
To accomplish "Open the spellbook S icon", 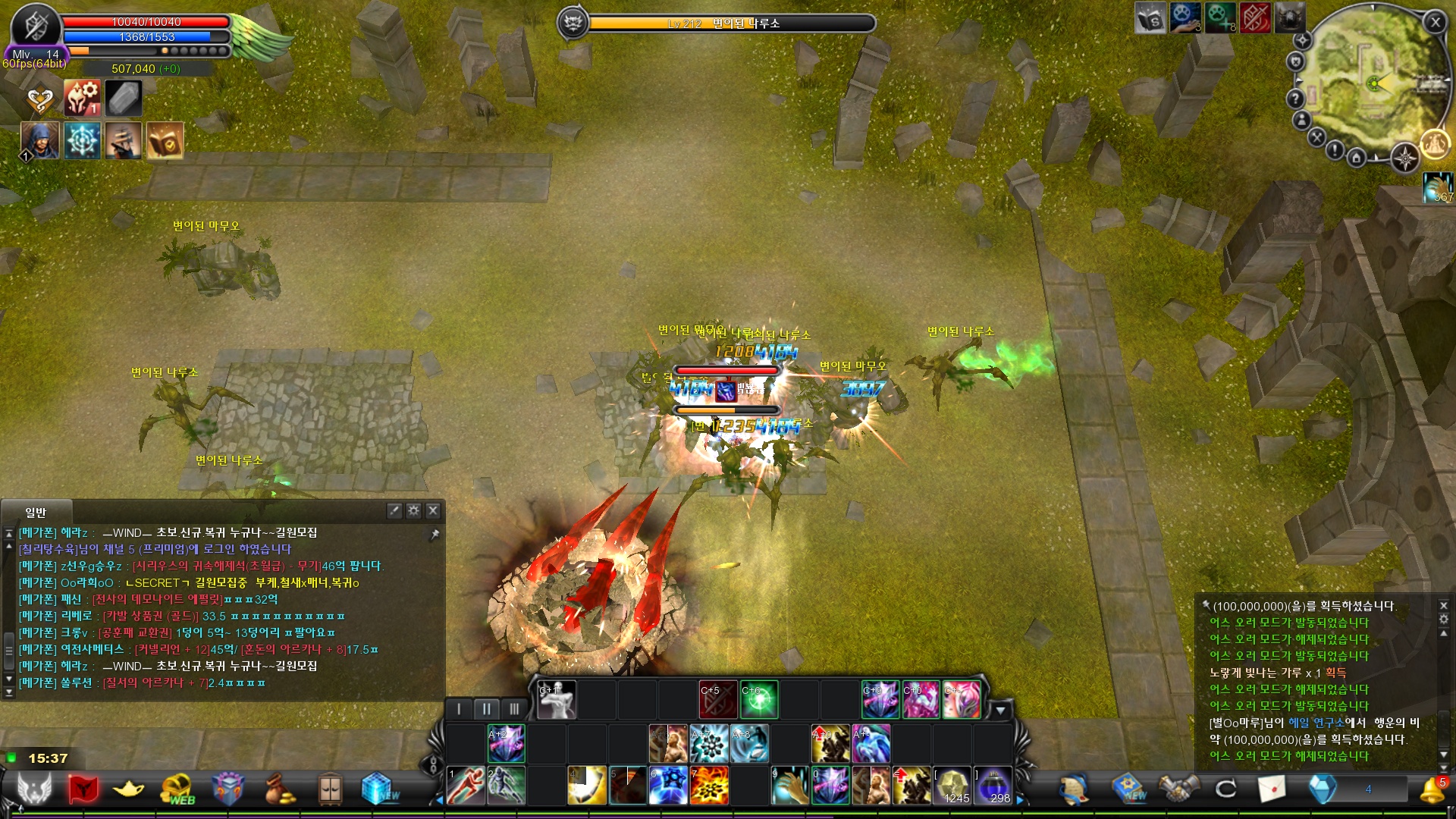I will (1150, 18).
